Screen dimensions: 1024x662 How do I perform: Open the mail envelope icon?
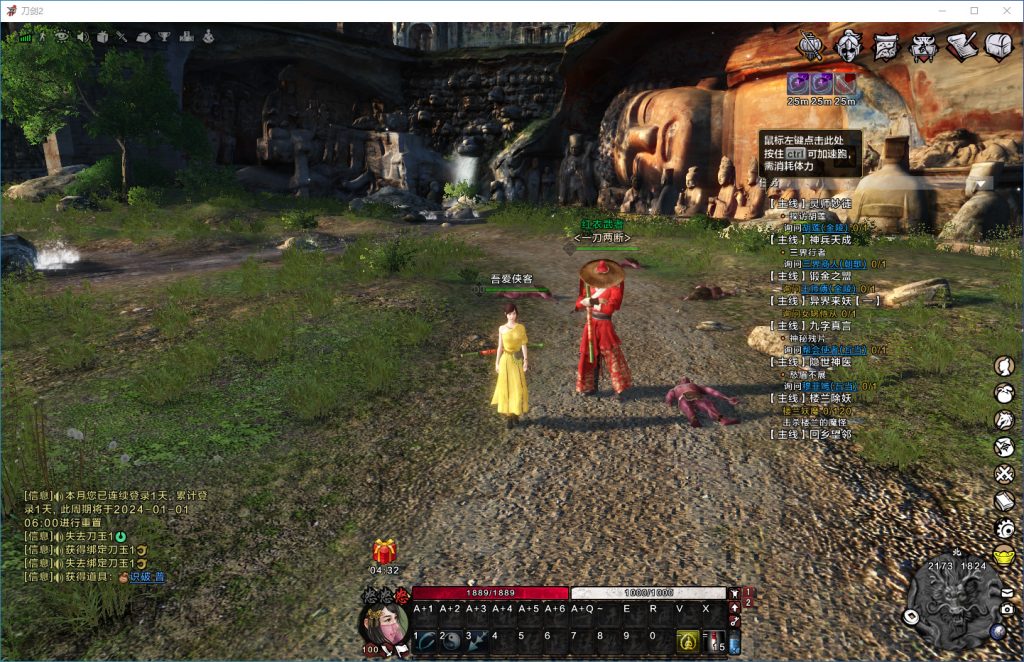1006,592
